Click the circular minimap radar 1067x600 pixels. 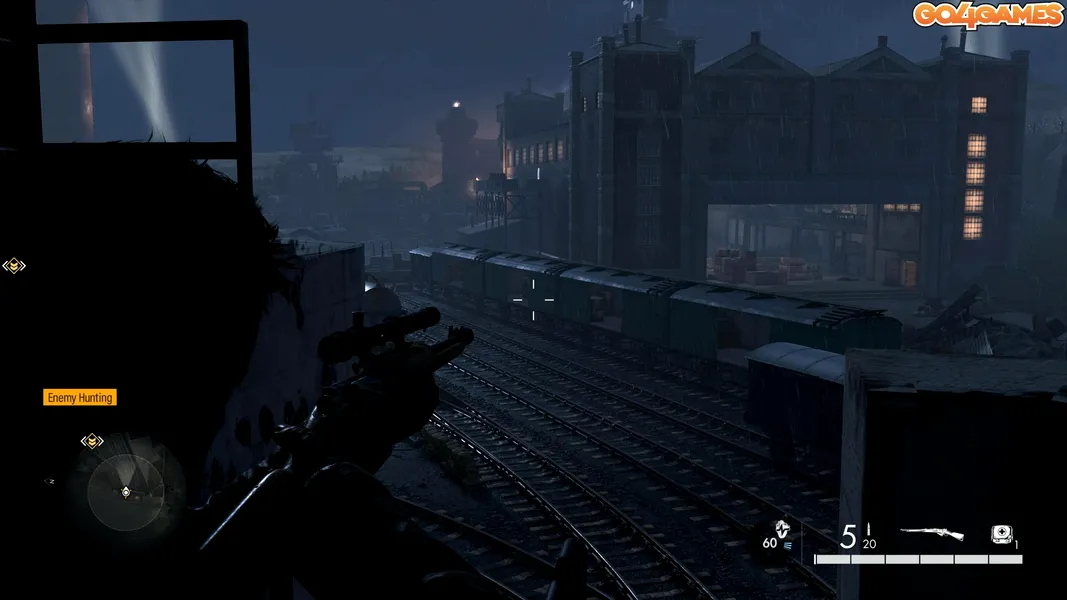point(125,491)
